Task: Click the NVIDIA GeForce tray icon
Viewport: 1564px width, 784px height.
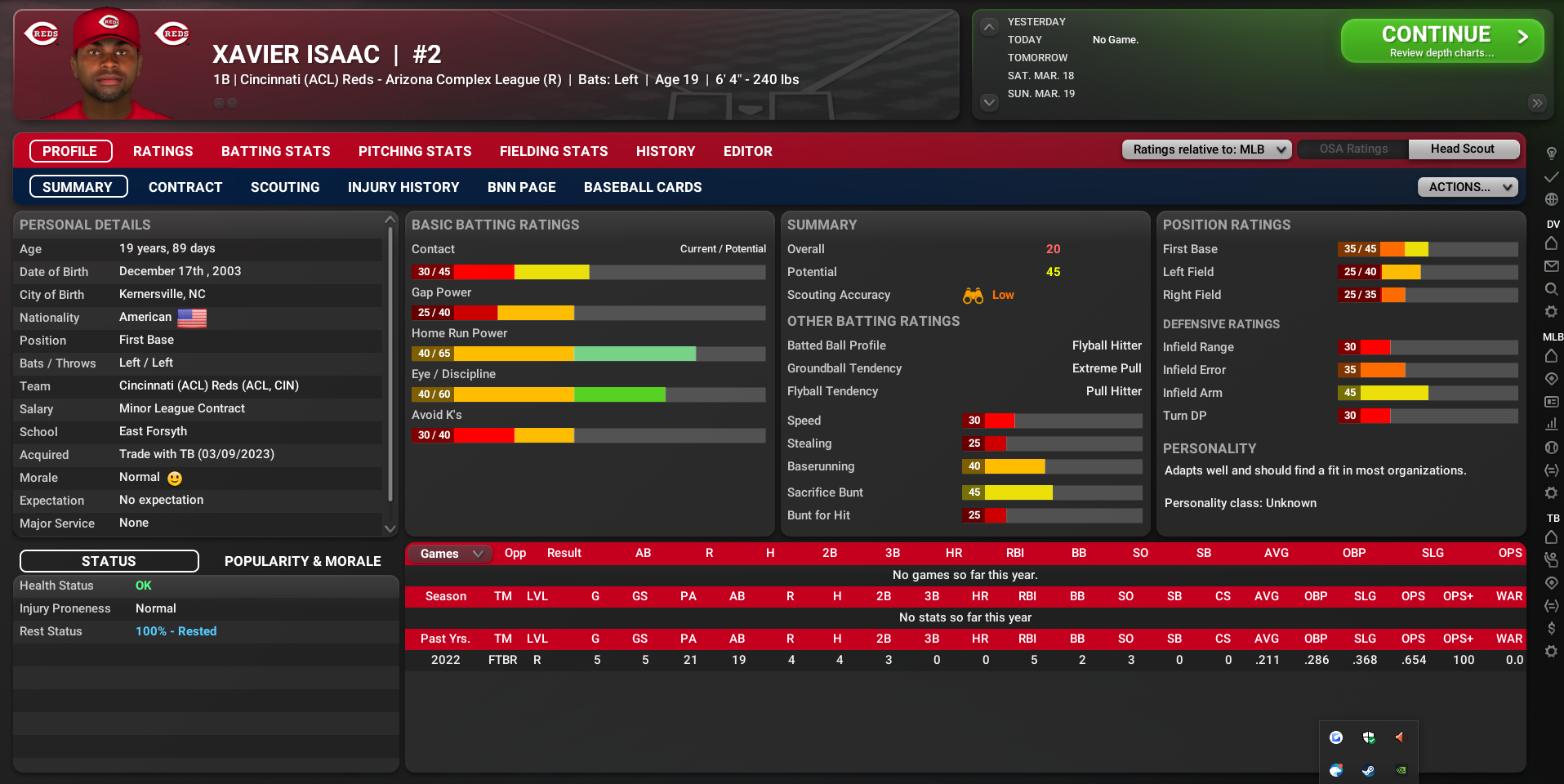Action: pos(1400,770)
